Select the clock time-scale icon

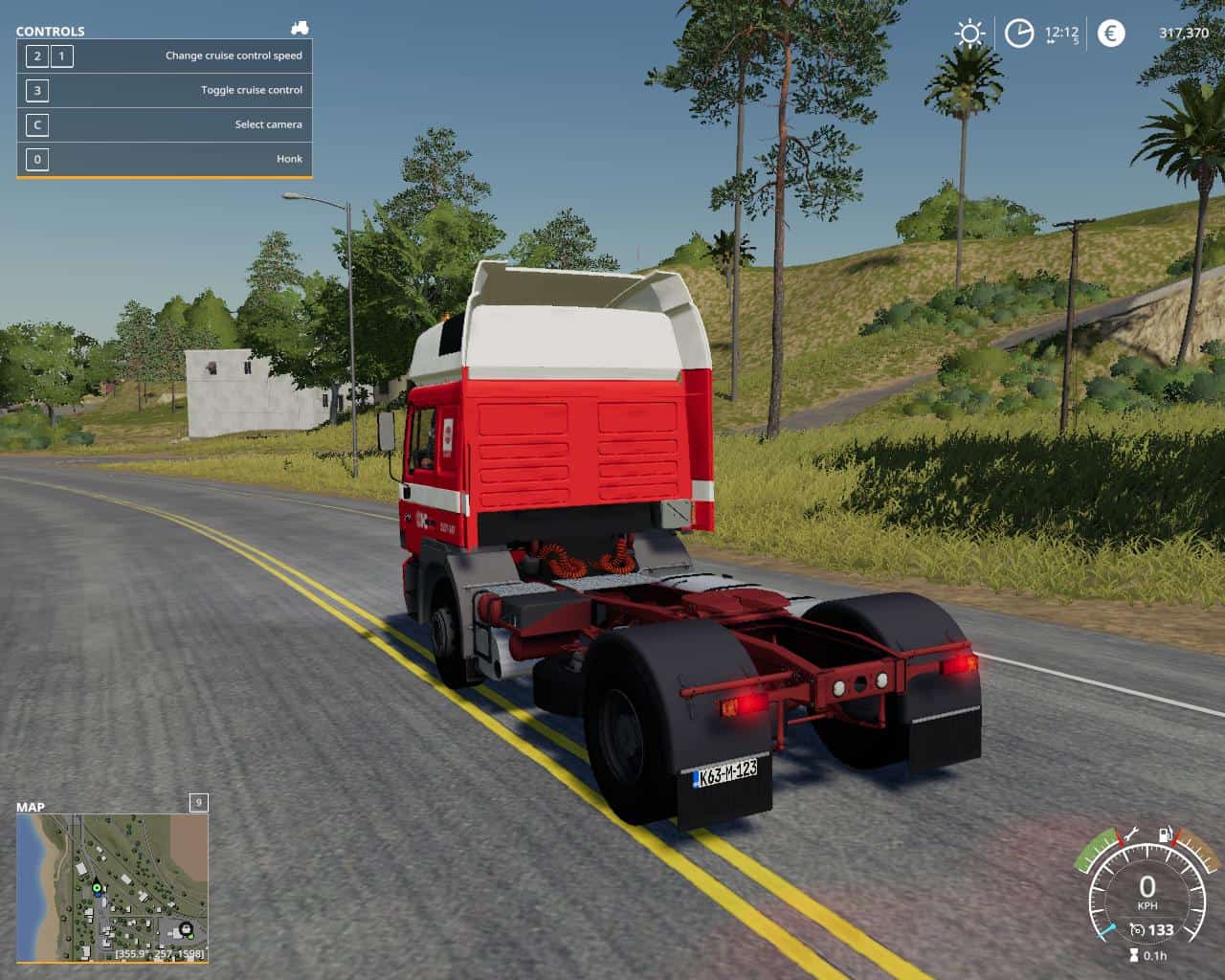[1018, 34]
